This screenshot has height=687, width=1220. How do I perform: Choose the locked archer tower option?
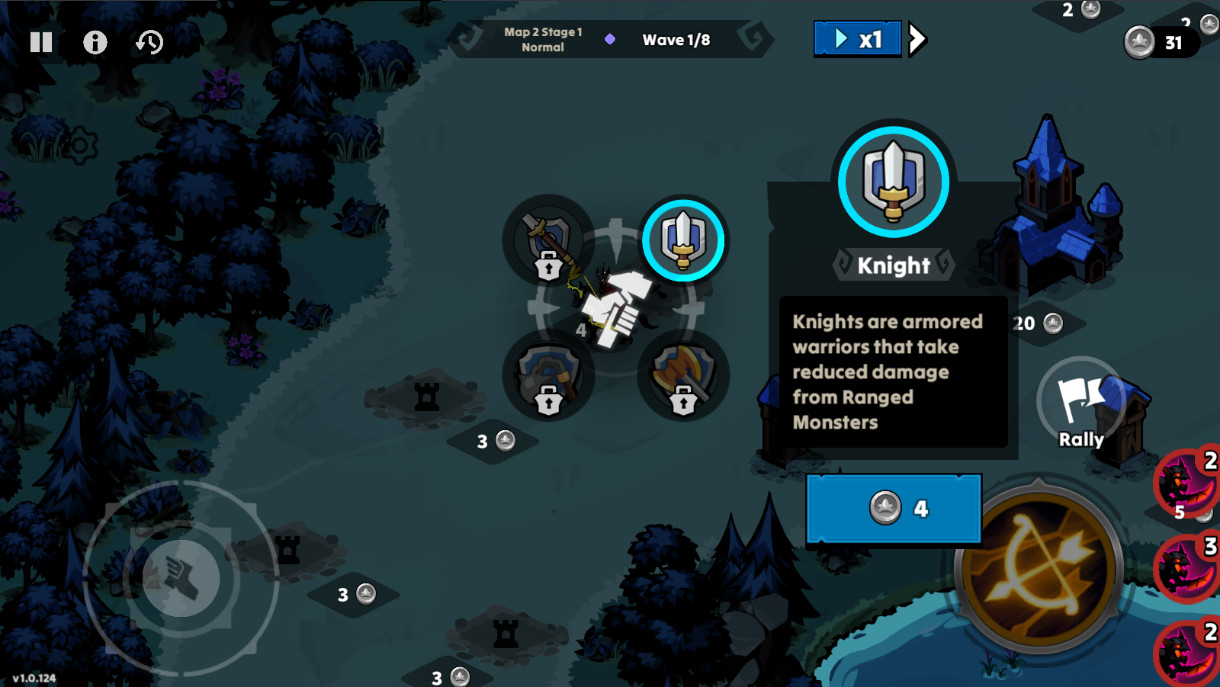[x=548, y=241]
